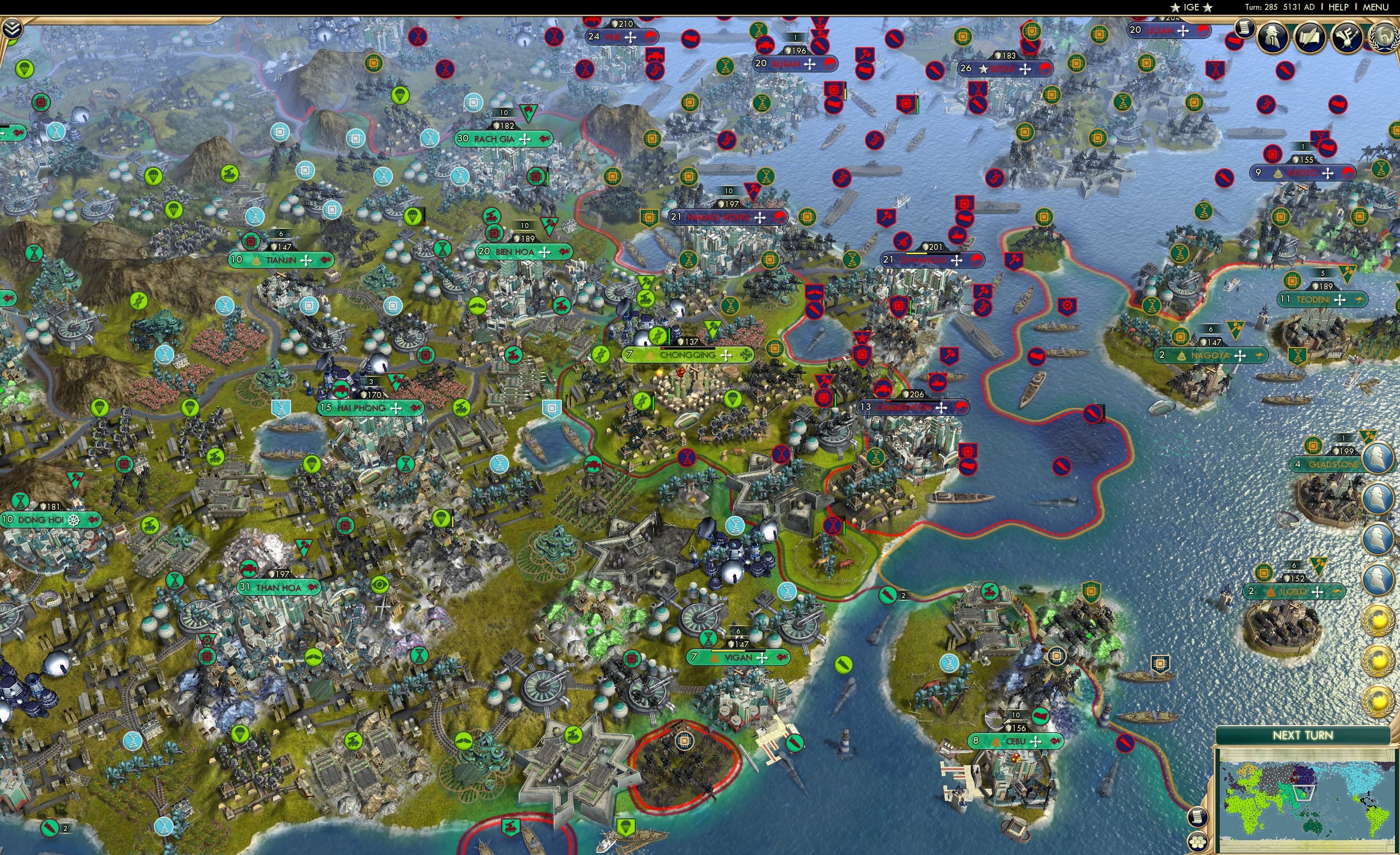Open the HELP menu
The height and width of the screenshot is (855, 1400).
[1339, 7]
